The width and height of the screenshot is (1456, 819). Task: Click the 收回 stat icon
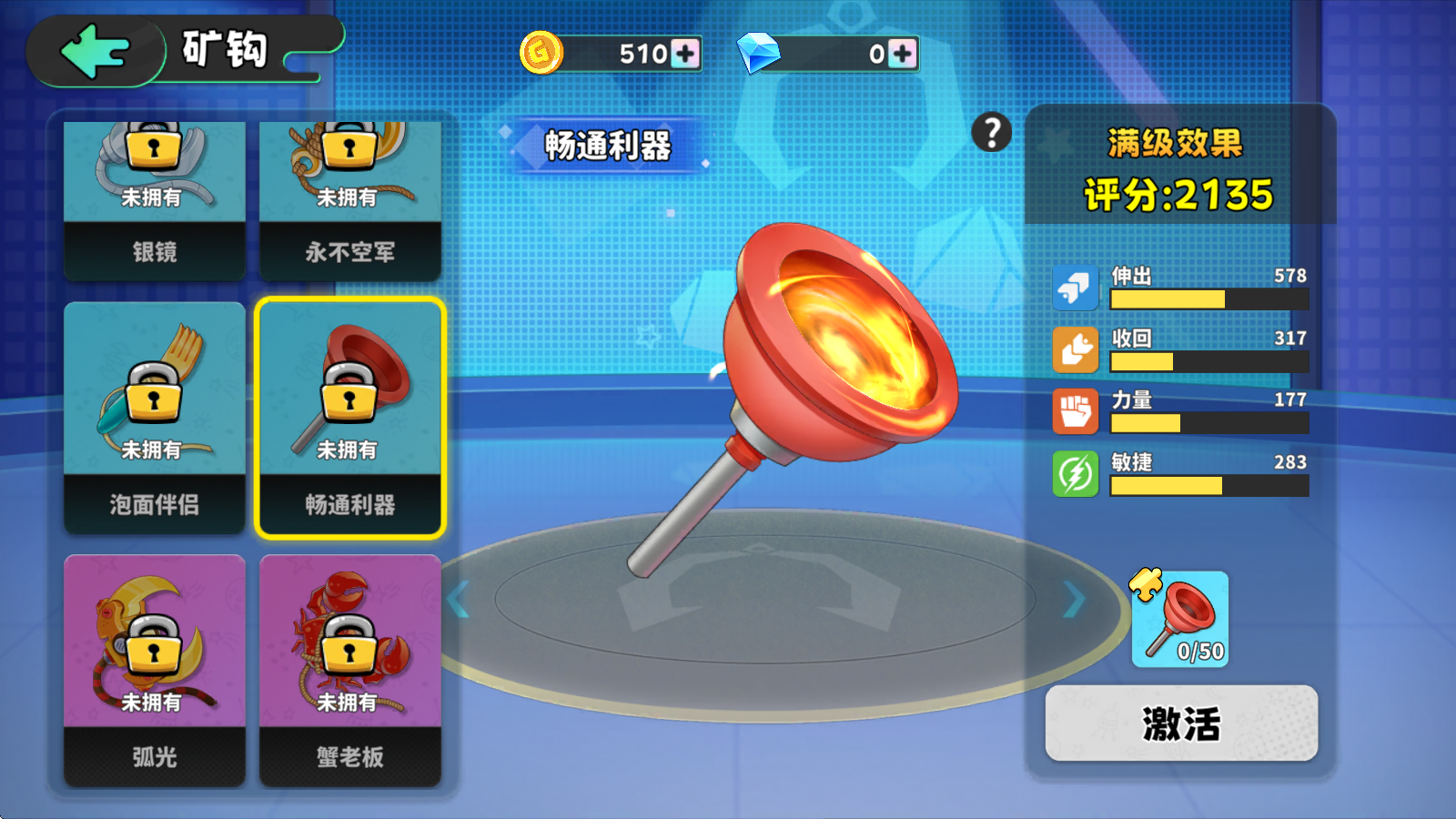(x=1075, y=349)
